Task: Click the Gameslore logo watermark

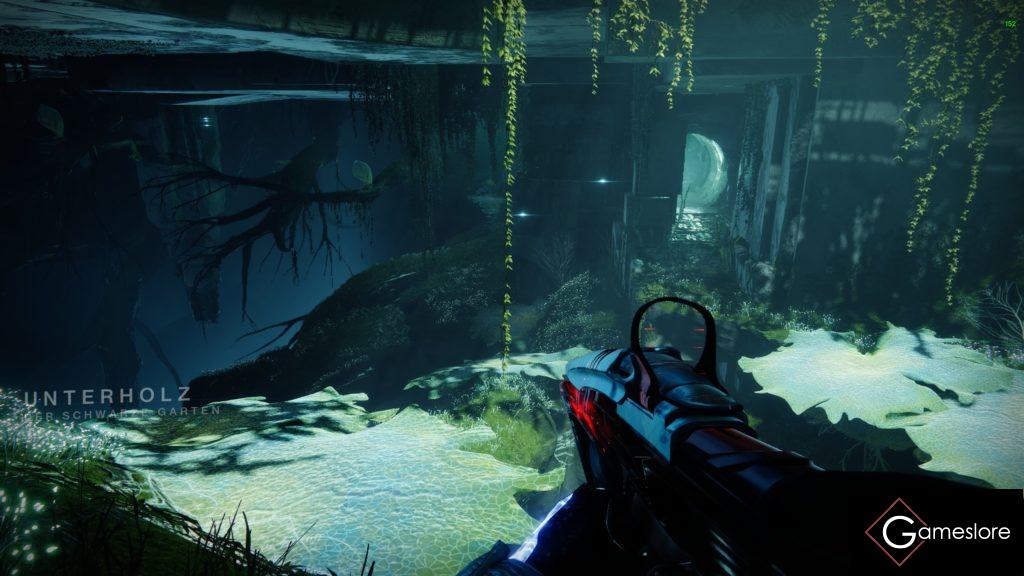Action: point(936,532)
